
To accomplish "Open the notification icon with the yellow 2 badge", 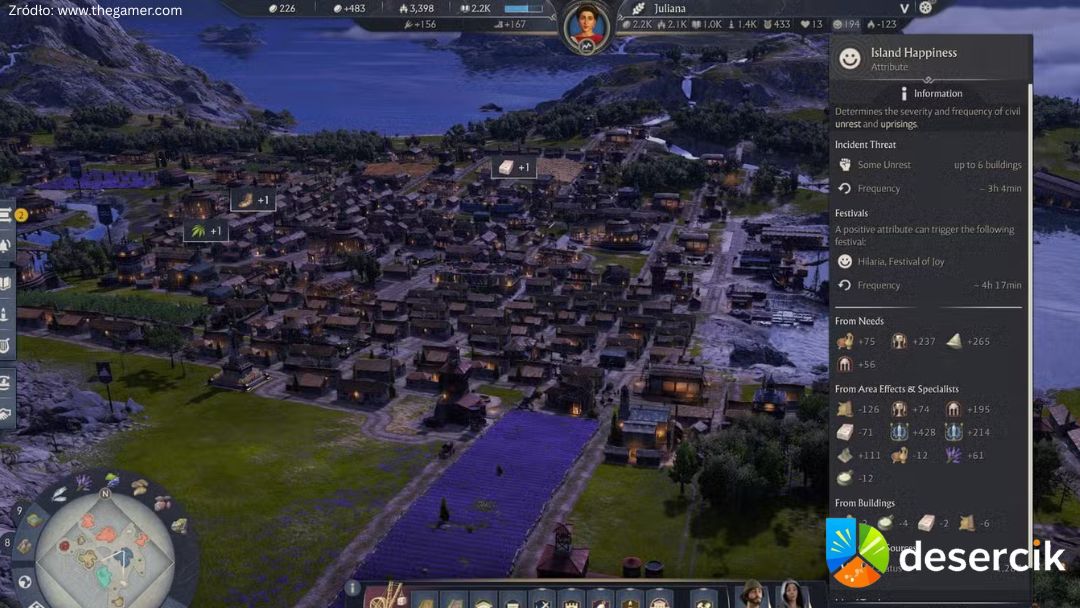I will pos(10,214).
